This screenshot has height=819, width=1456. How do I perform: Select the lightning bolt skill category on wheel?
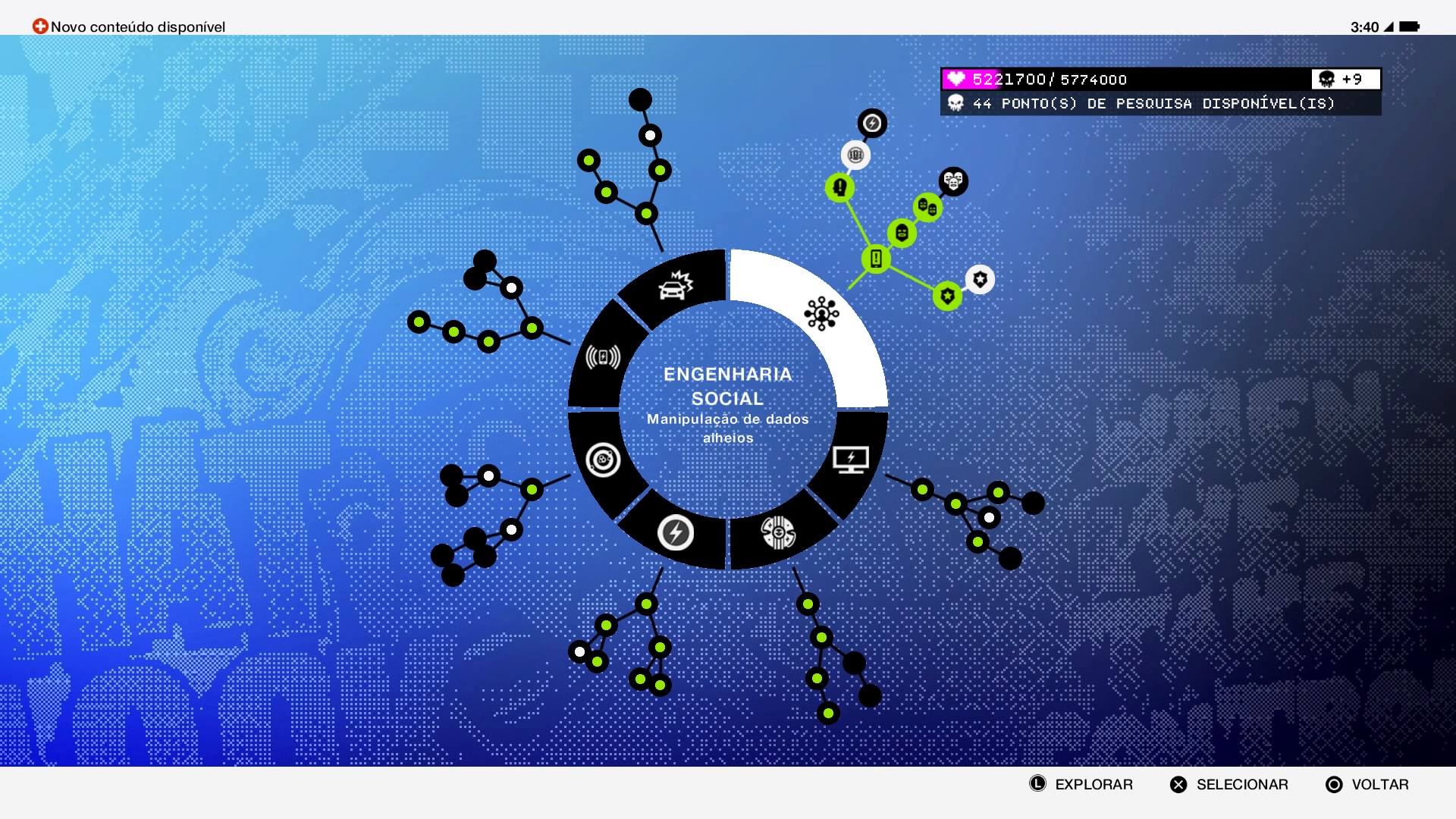click(675, 532)
